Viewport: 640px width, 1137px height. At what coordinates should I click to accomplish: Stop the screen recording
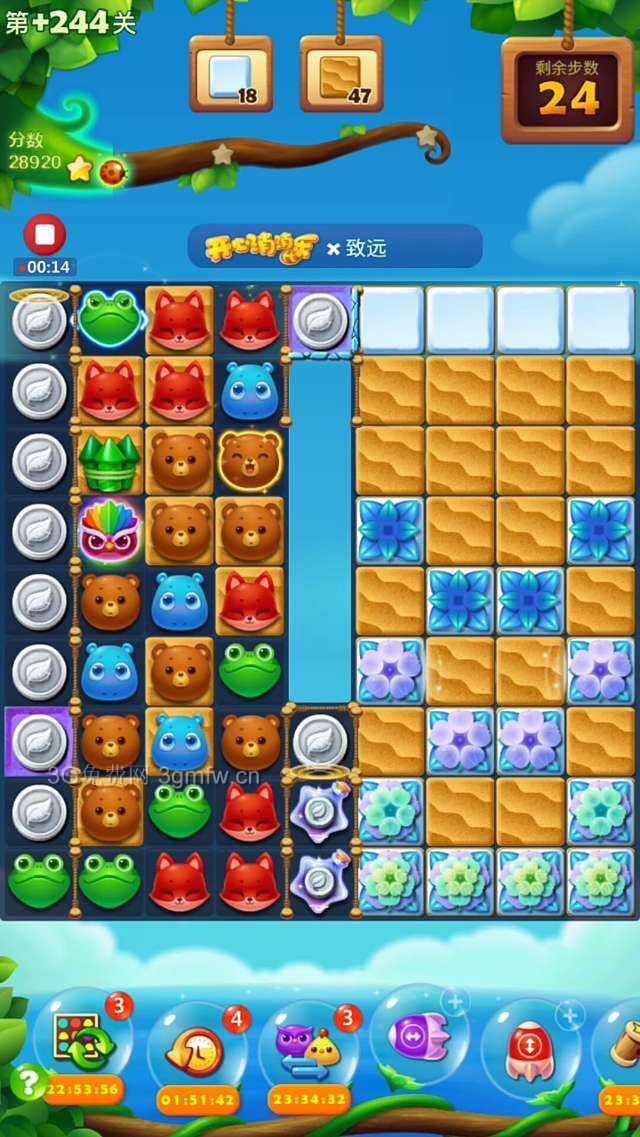pos(45,235)
